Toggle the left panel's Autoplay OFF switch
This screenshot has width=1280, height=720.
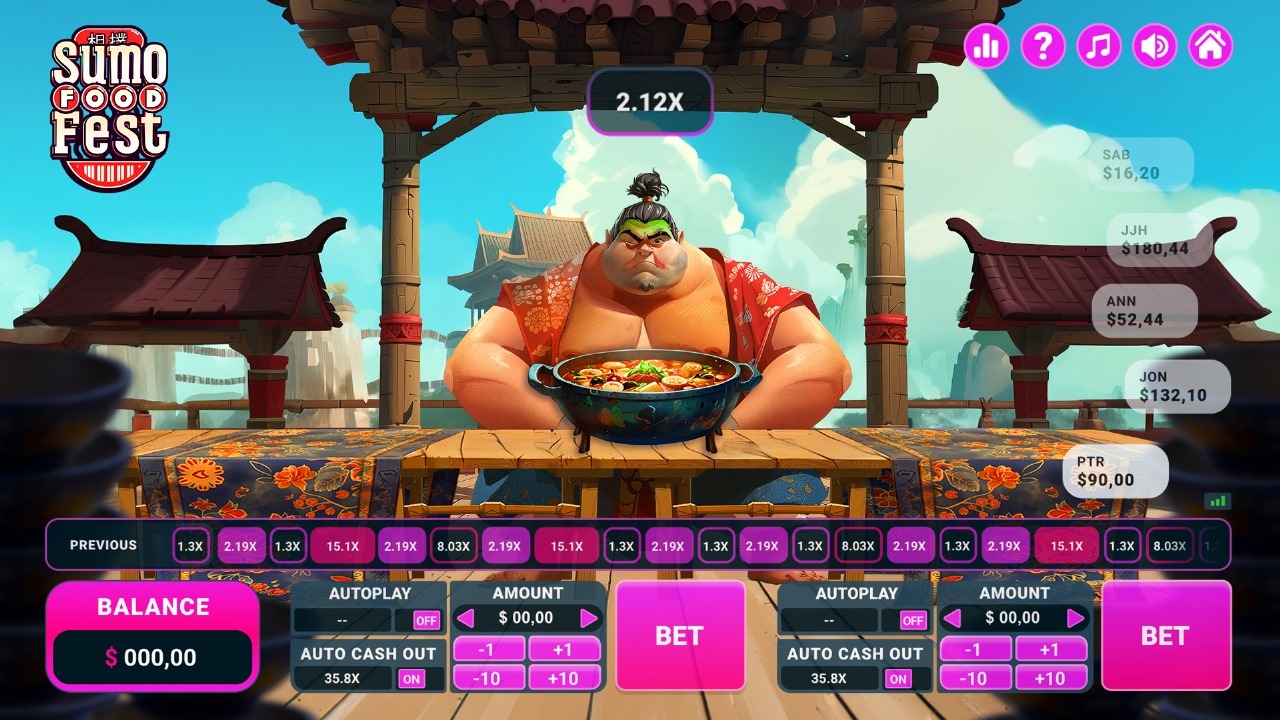pyautogui.click(x=427, y=620)
